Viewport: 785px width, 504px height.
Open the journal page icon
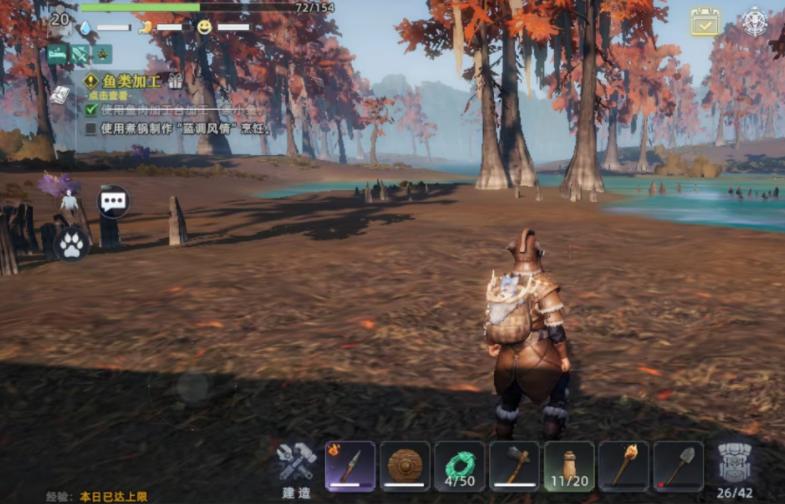(x=60, y=94)
